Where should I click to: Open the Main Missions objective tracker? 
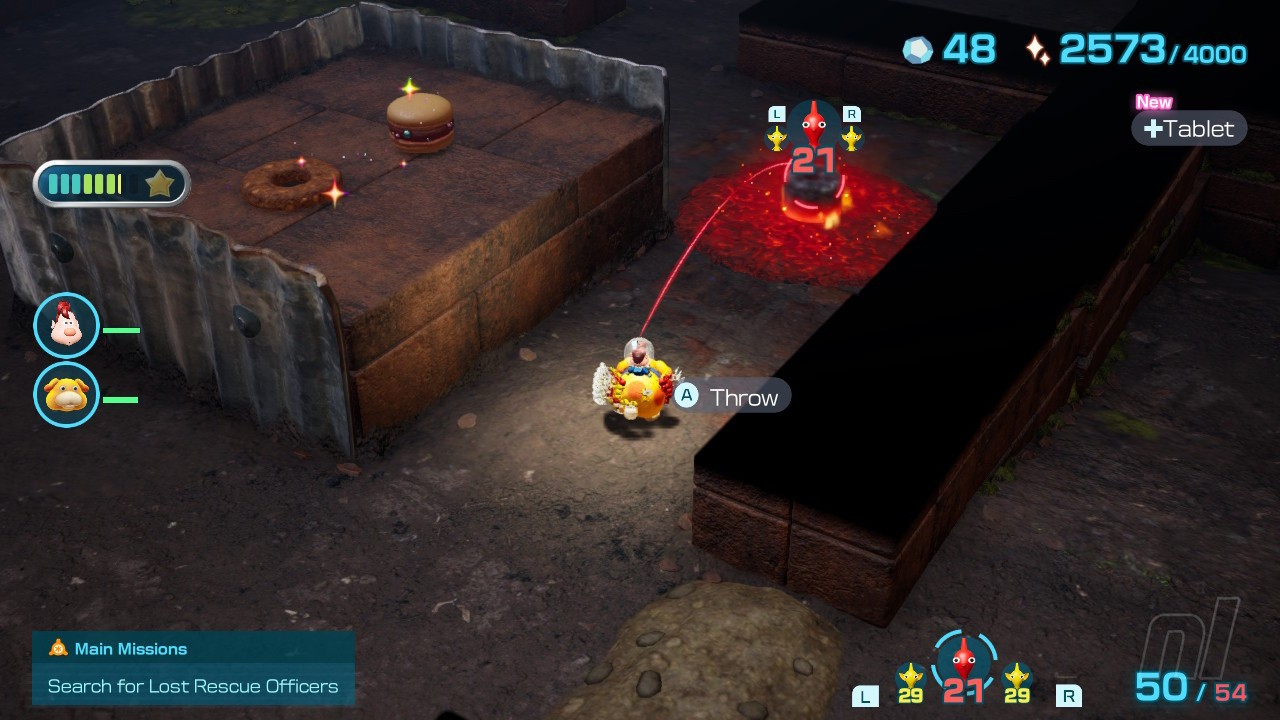pyautogui.click(x=193, y=668)
